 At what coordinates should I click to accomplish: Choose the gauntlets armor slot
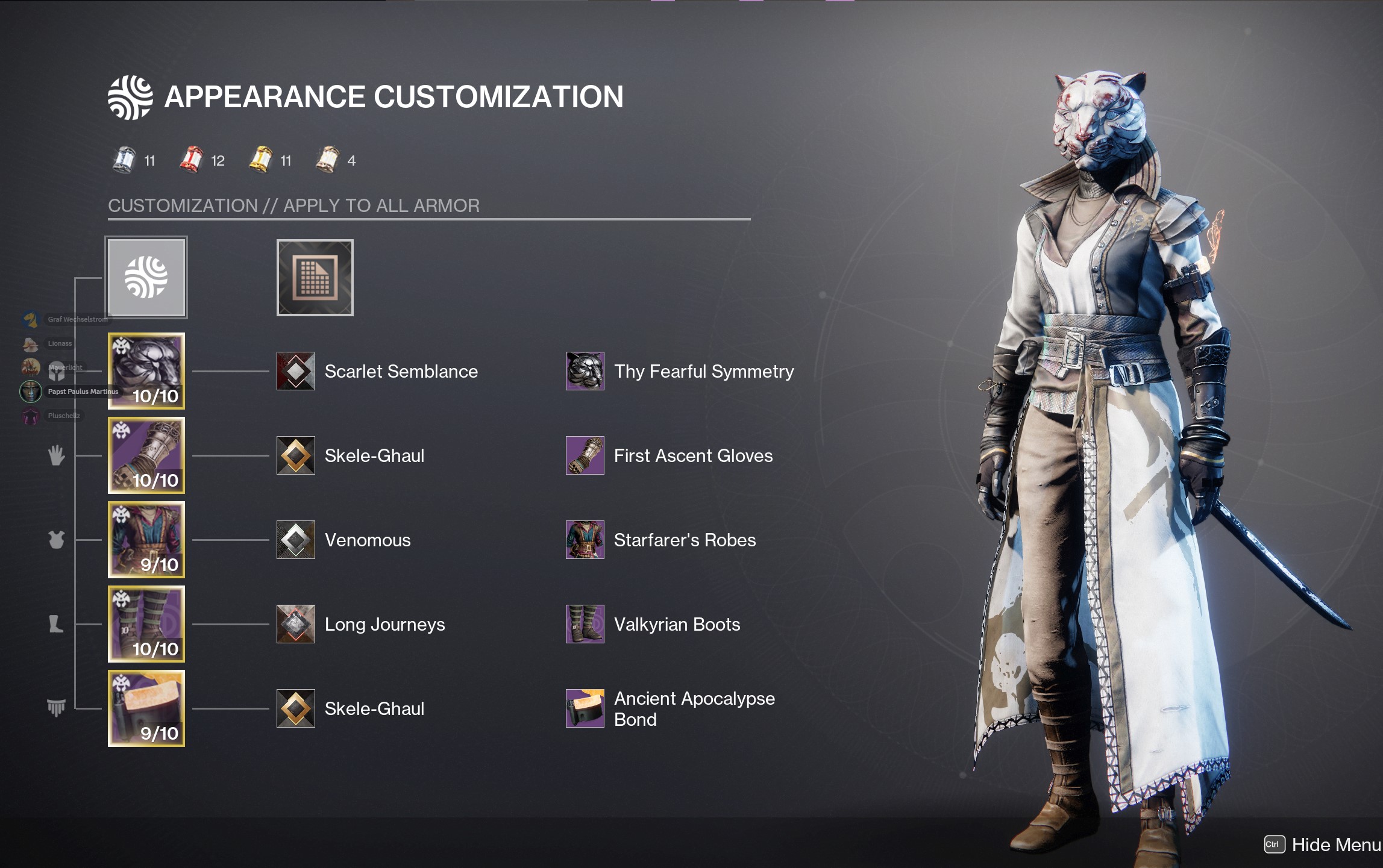tap(146, 455)
